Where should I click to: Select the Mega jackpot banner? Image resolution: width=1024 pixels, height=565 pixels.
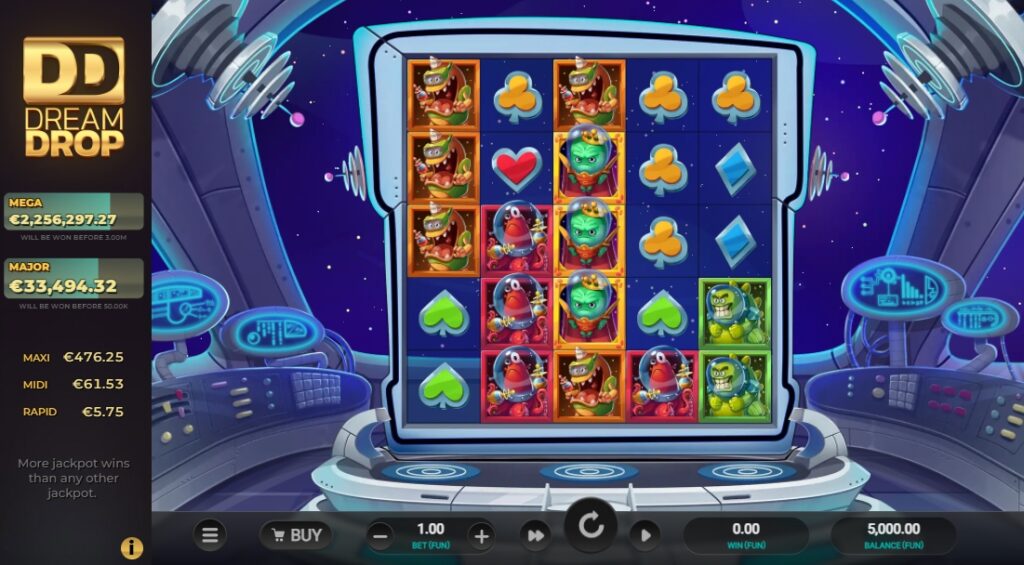[x=74, y=212]
